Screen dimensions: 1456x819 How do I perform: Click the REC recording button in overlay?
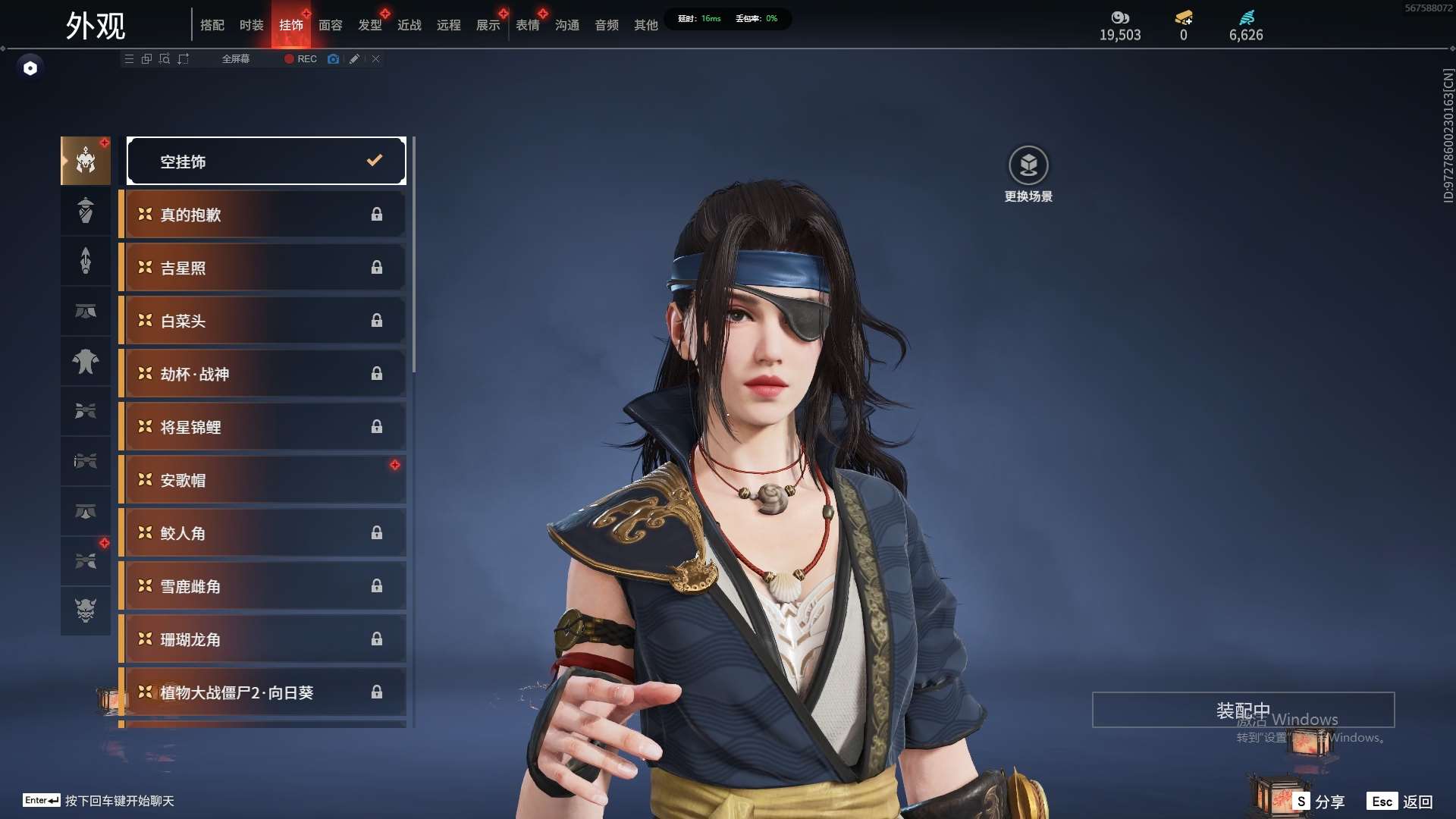[301, 59]
